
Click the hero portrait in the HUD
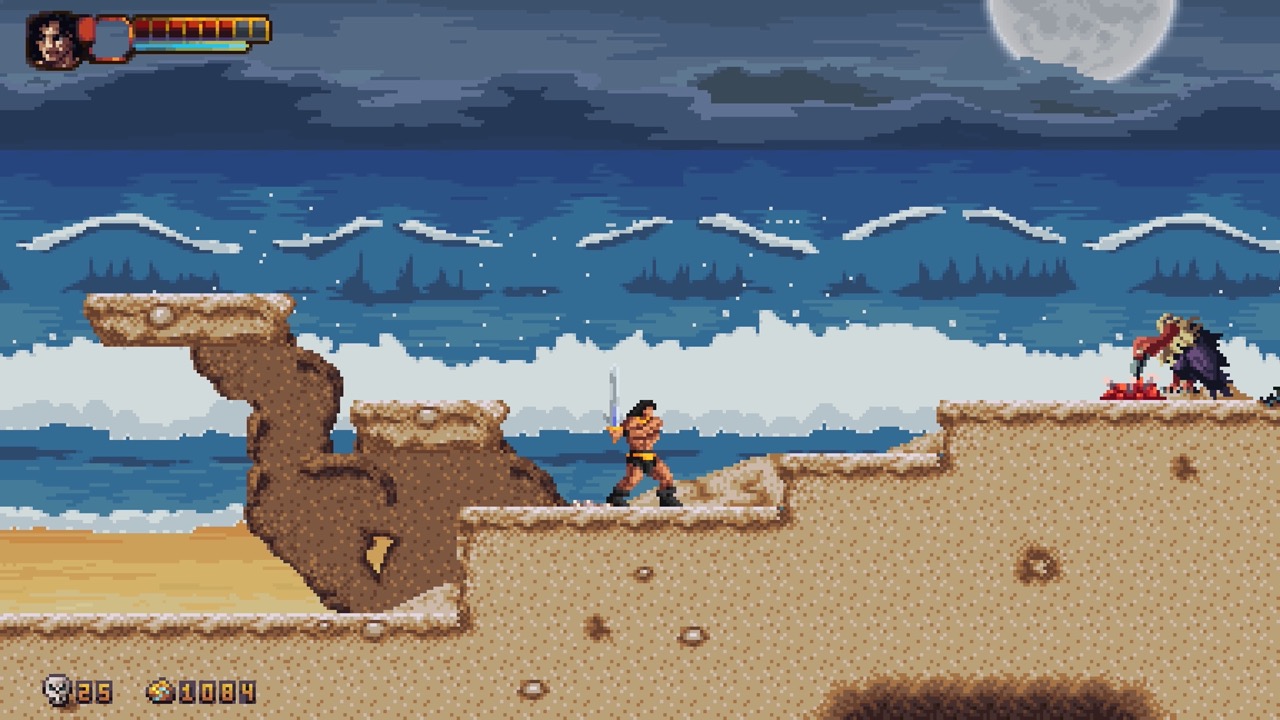click(50, 40)
